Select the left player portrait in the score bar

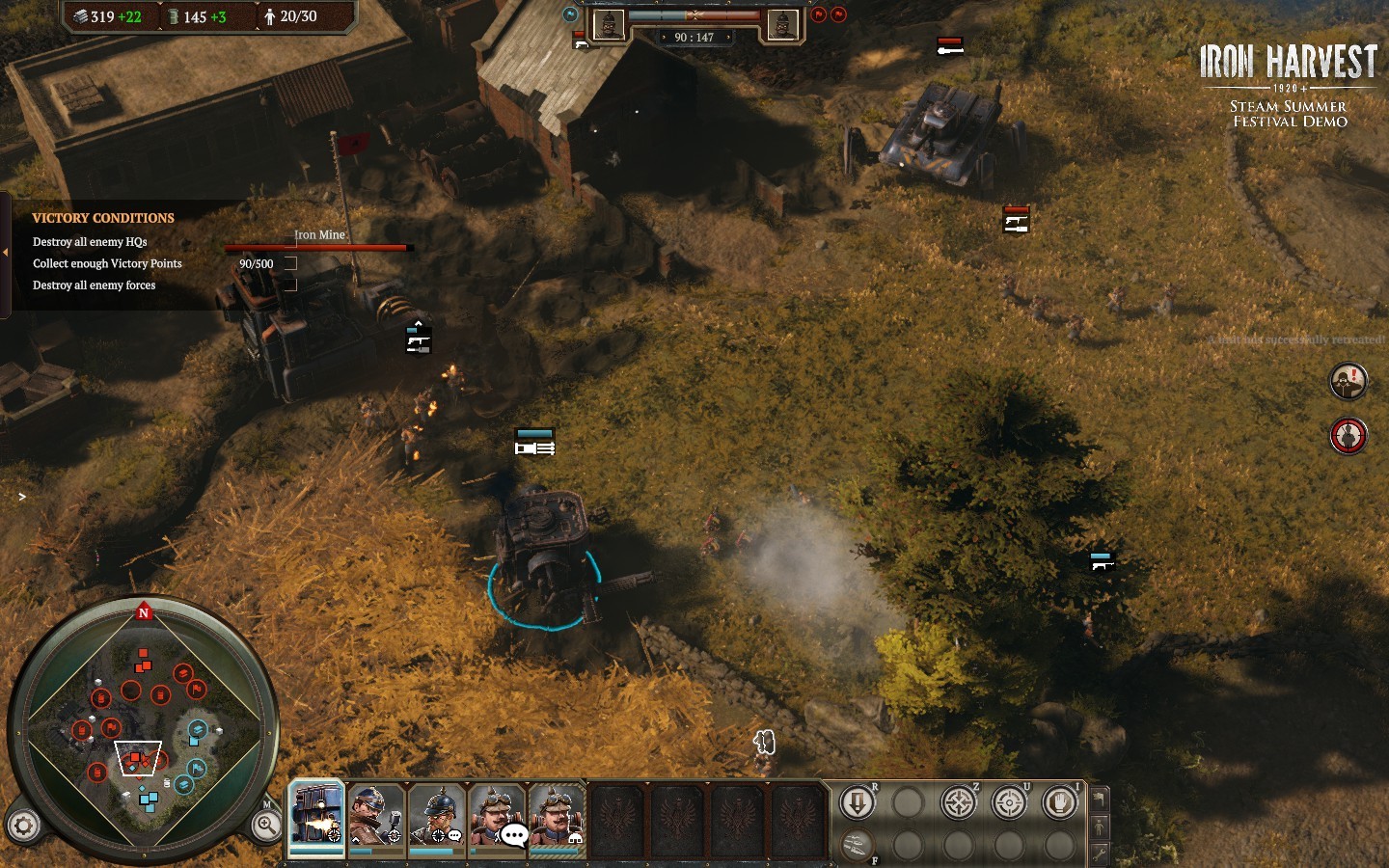pyautogui.click(x=609, y=25)
